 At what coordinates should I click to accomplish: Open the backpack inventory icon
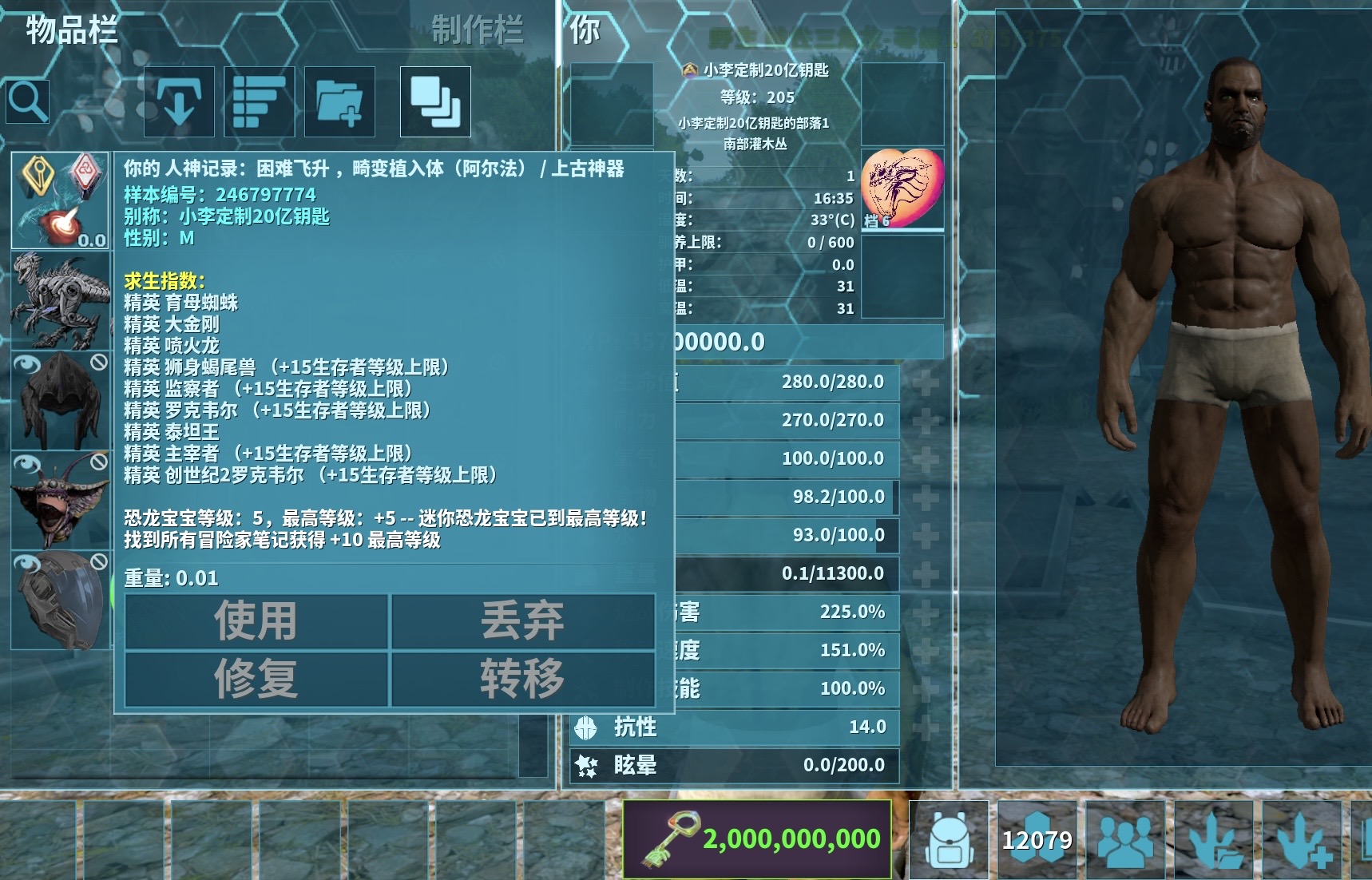tap(950, 840)
